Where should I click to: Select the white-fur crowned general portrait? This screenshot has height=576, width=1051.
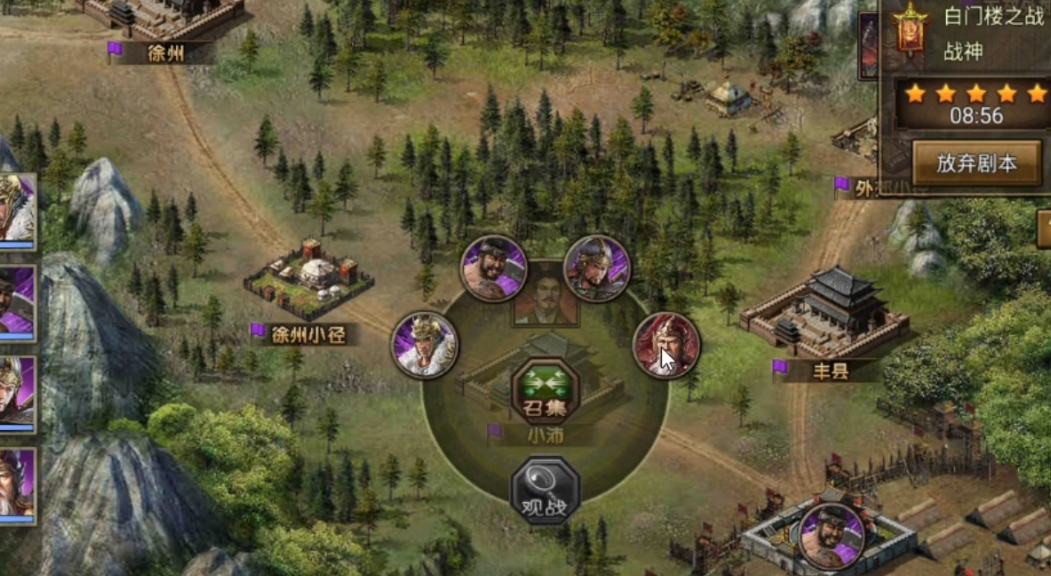click(x=424, y=345)
